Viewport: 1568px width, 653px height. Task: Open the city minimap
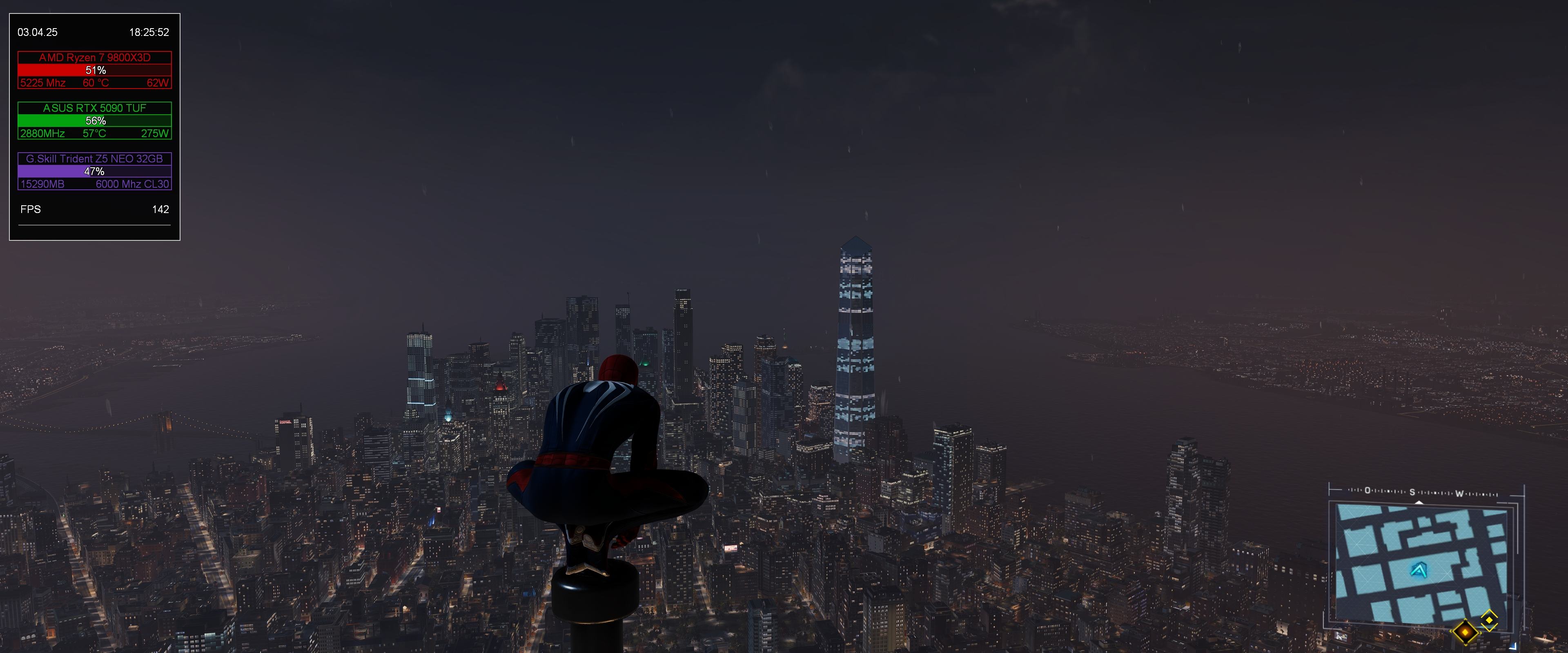coord(1421,563)
